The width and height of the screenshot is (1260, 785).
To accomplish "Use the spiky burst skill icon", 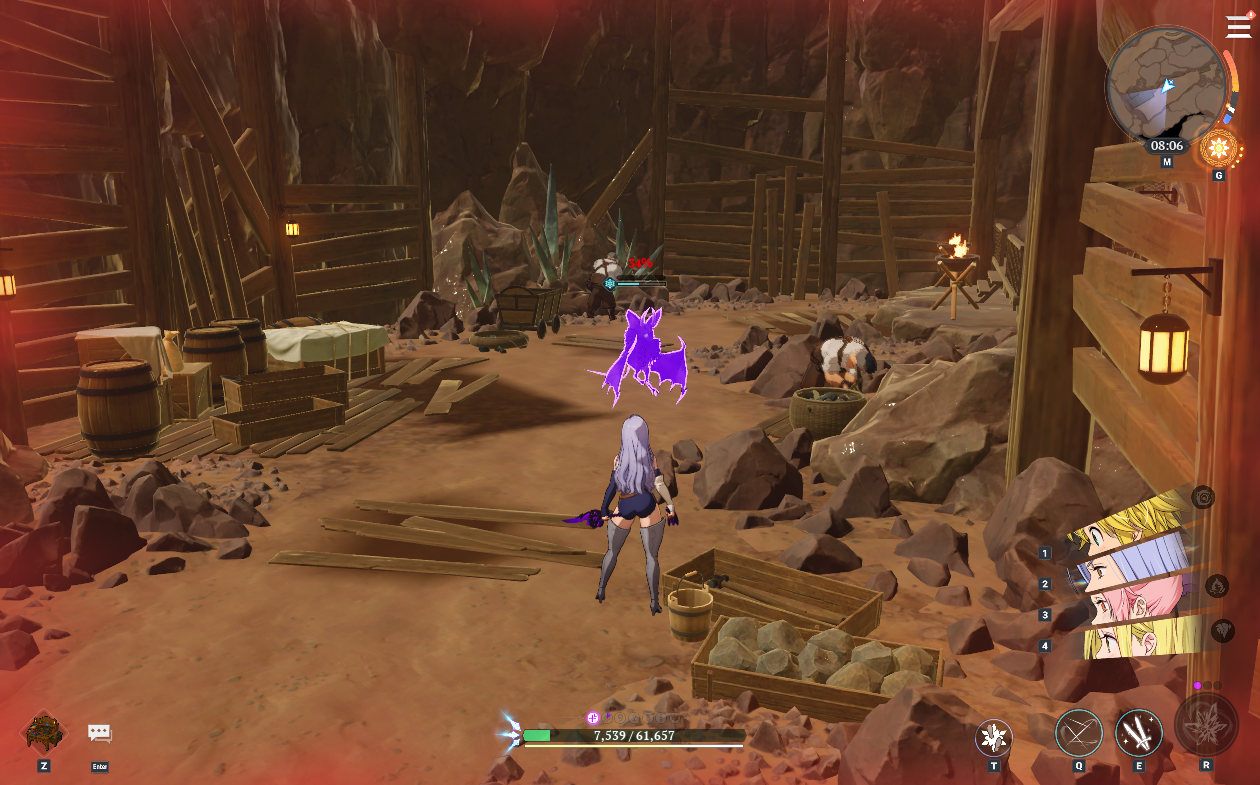I will coord(994,738).
